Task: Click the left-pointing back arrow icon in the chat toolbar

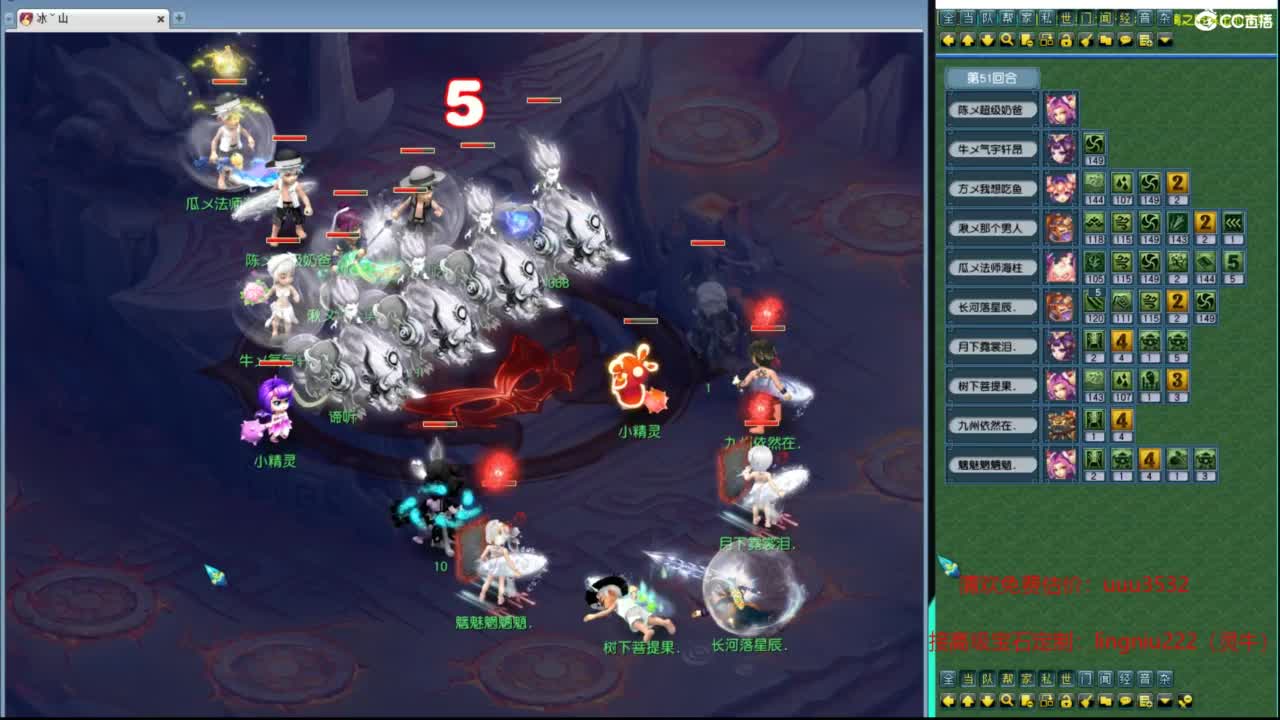Action: [948, 41]
